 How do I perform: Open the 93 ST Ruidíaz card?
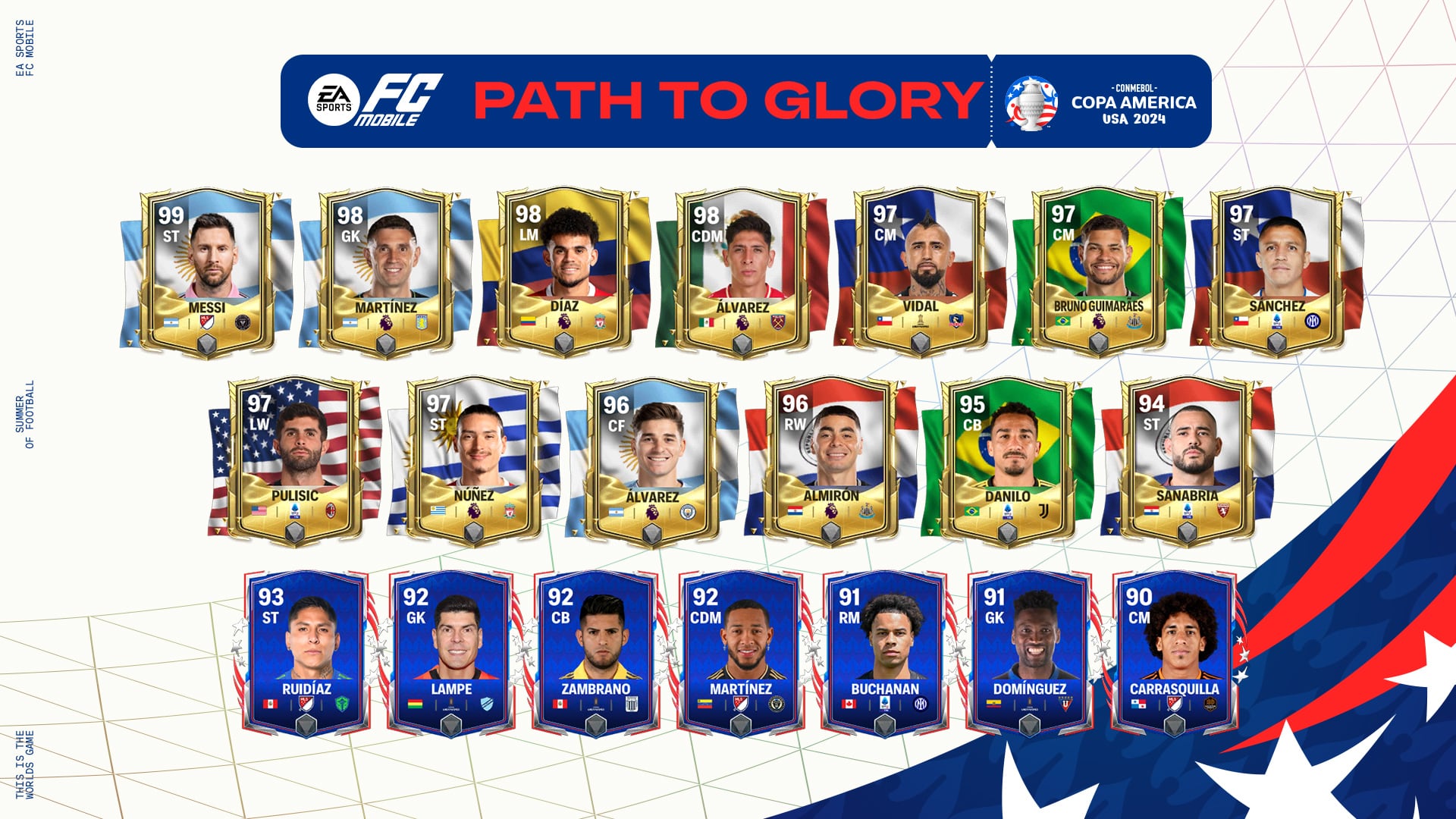point(306,654)
